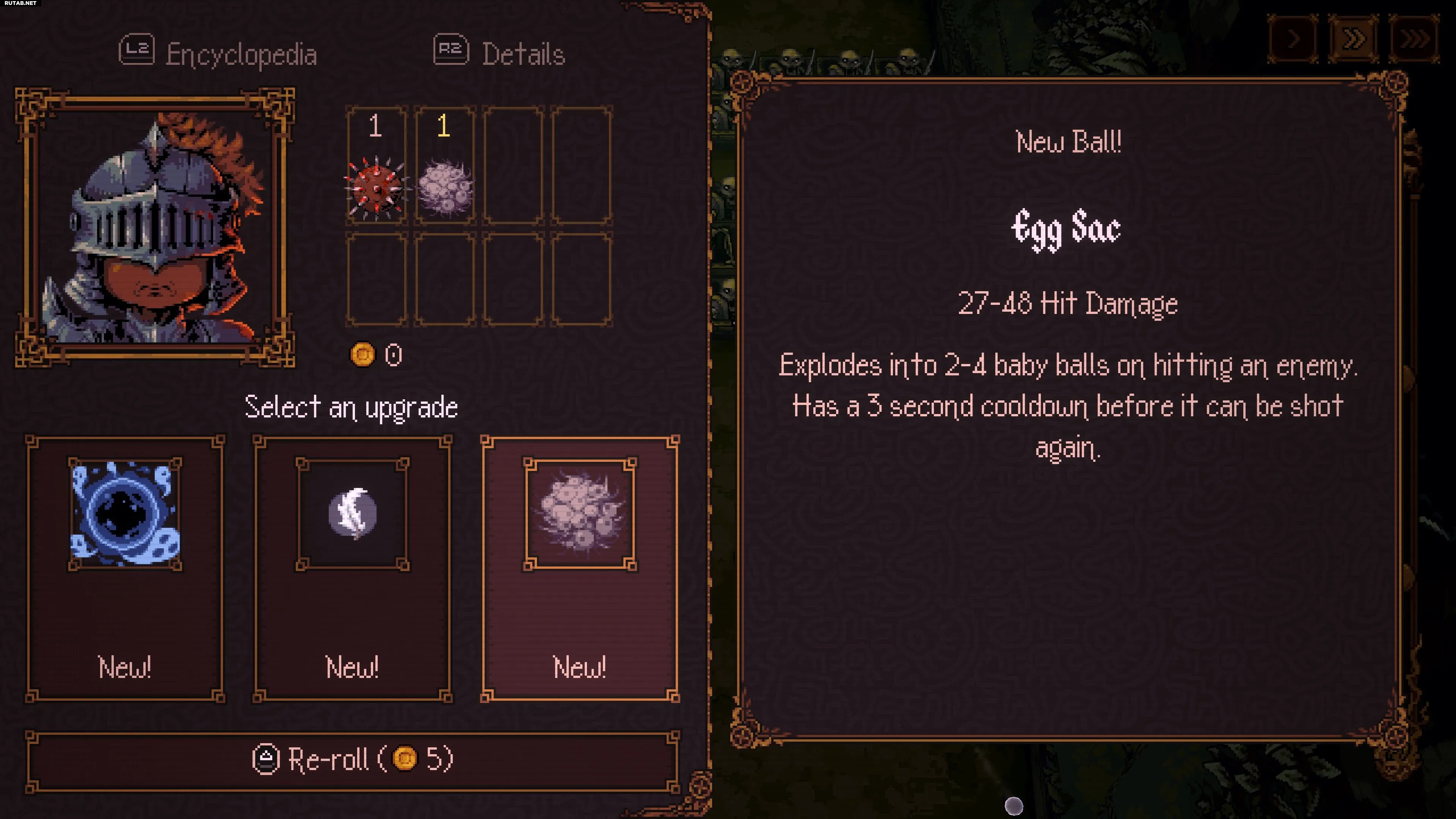Select the Egg Sac slot in inventory
1456x819 pixels.
click(x=445, y=166)
